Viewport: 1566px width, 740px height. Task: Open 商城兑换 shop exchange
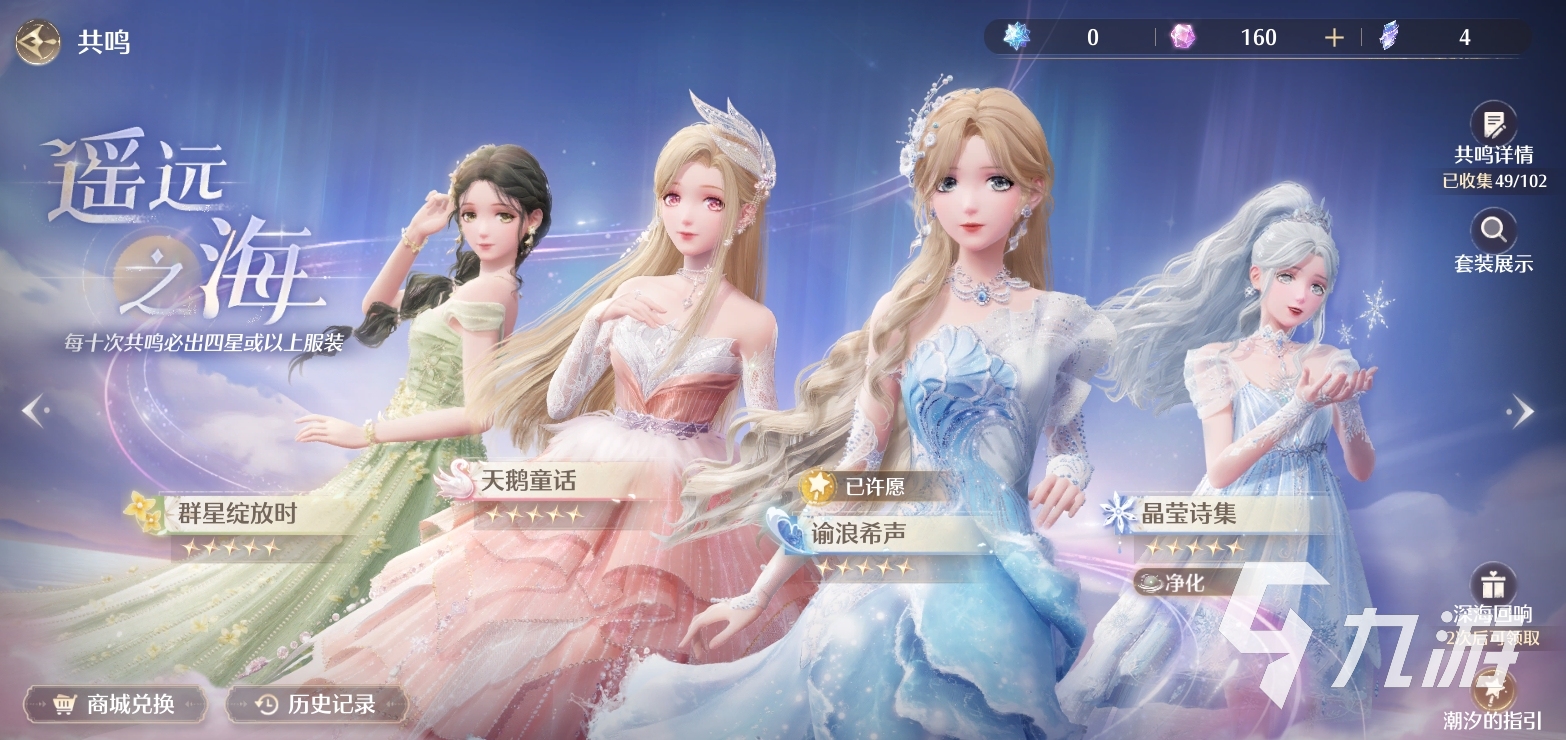click(115, 704)
